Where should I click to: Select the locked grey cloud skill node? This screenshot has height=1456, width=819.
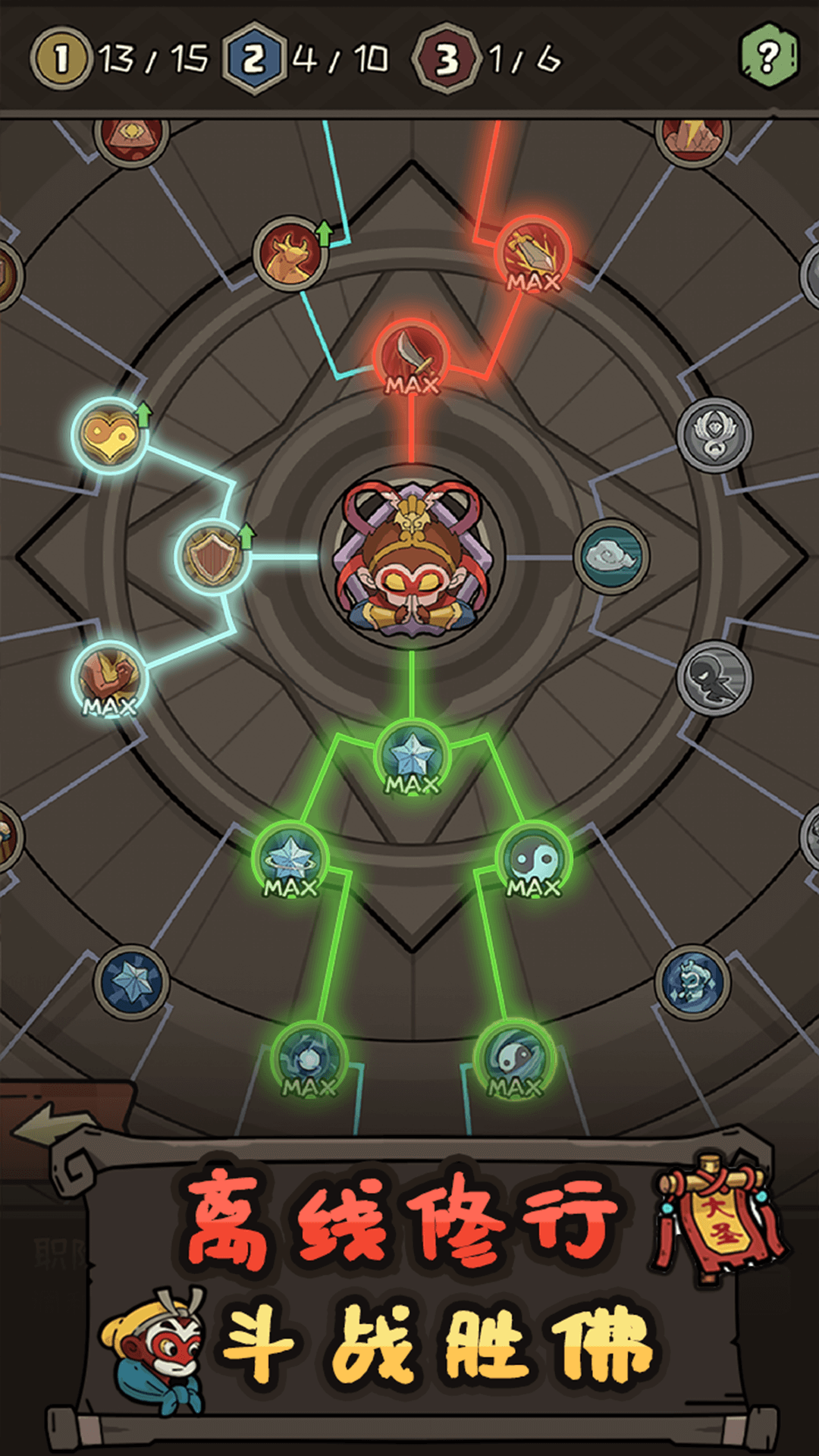[611, 557]
